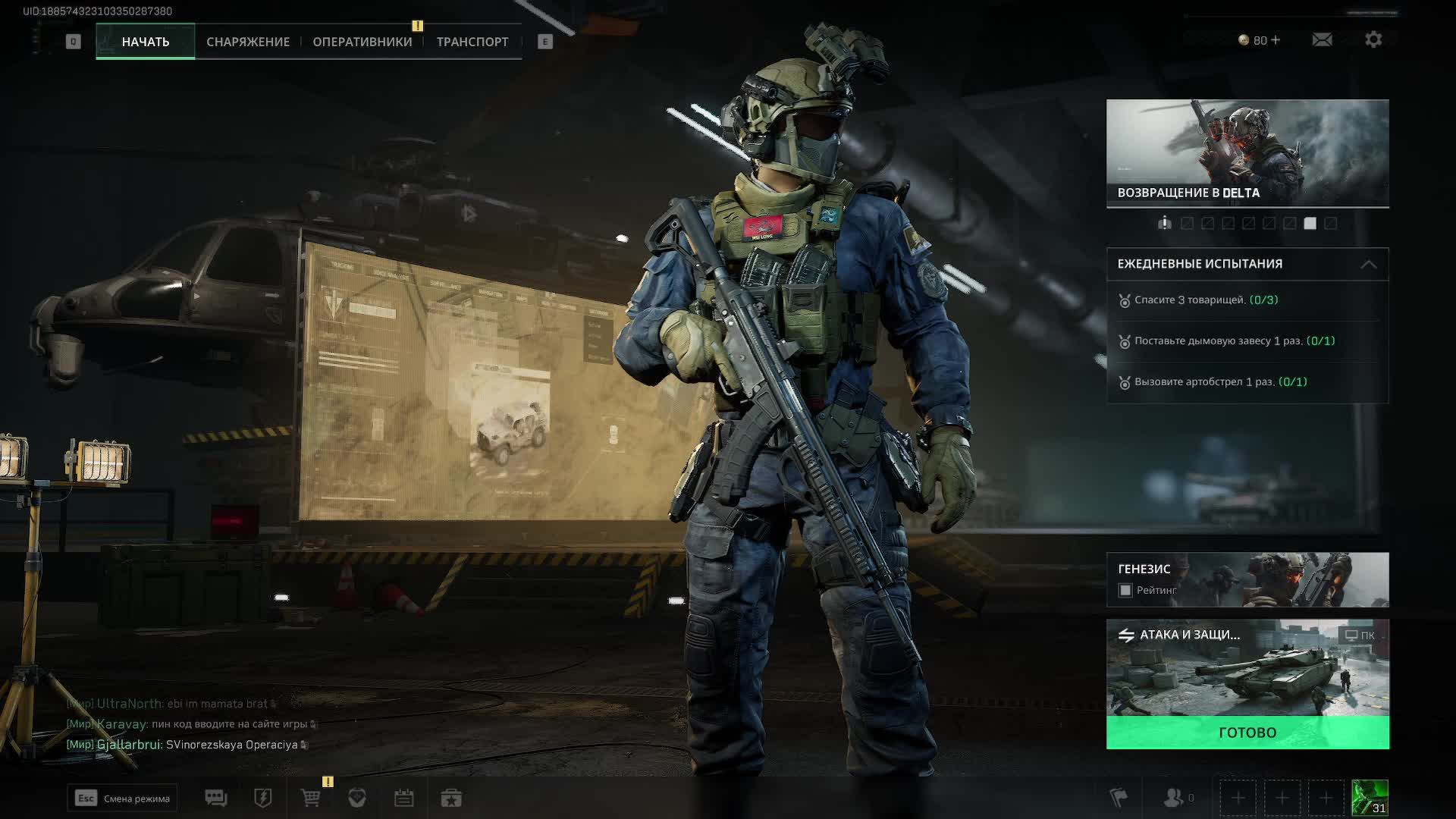The height and width of the screenshot is (819, 1456).
Task: Open settings with the gear icon
Action: 1373,39
